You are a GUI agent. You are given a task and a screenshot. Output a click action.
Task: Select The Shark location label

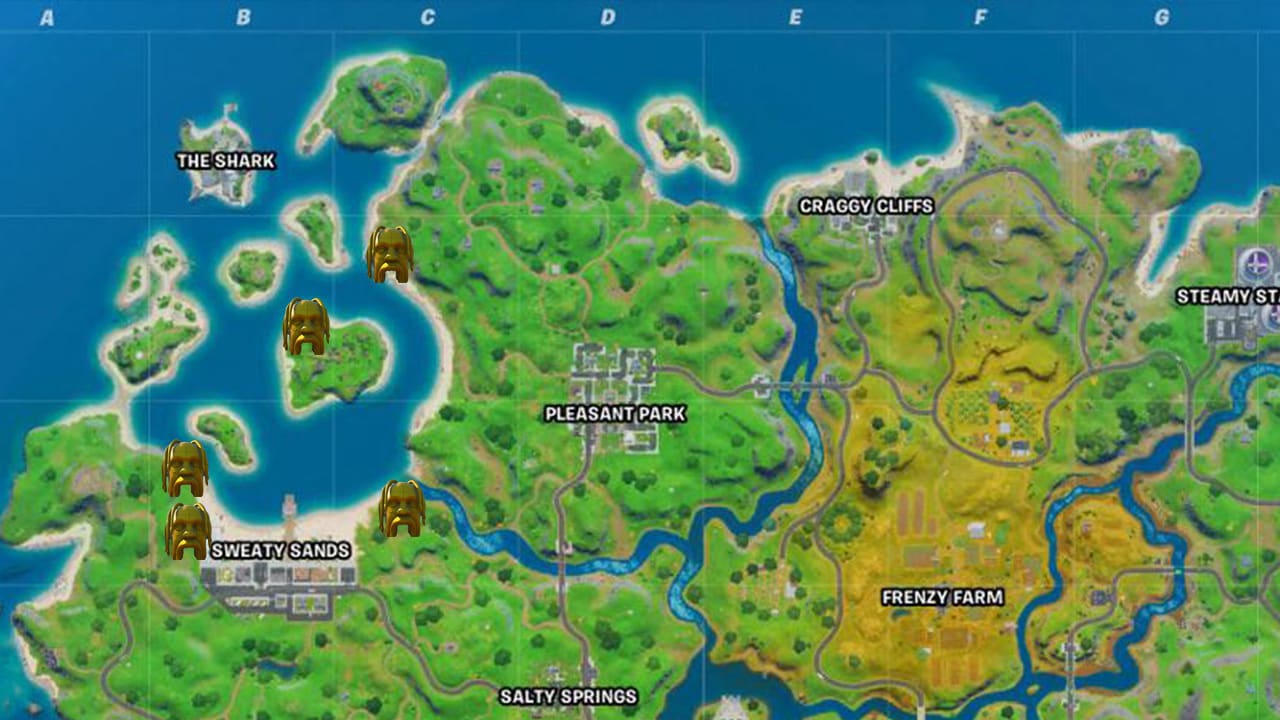[225, 161]
